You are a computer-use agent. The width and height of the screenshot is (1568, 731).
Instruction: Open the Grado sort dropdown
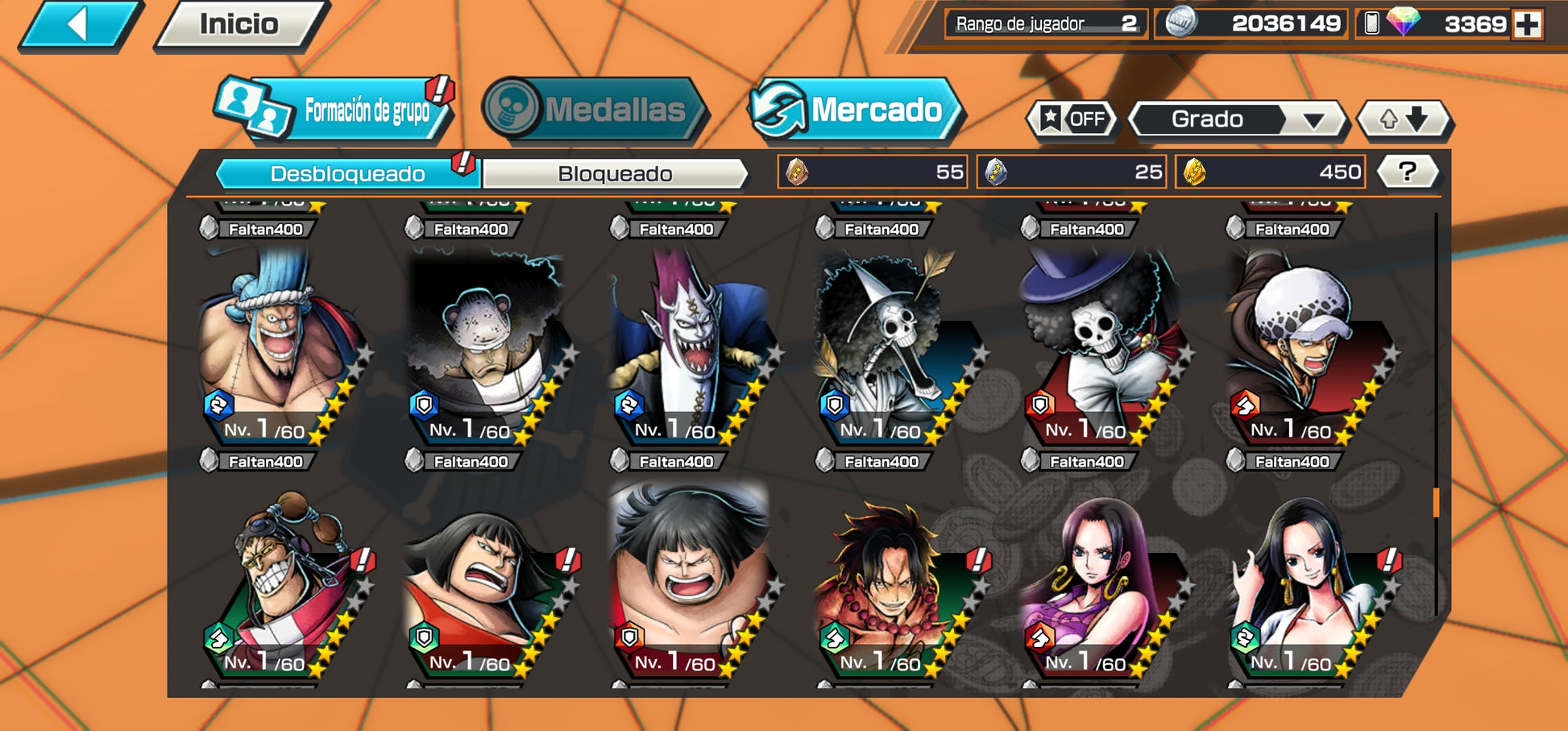[1236, 120]
